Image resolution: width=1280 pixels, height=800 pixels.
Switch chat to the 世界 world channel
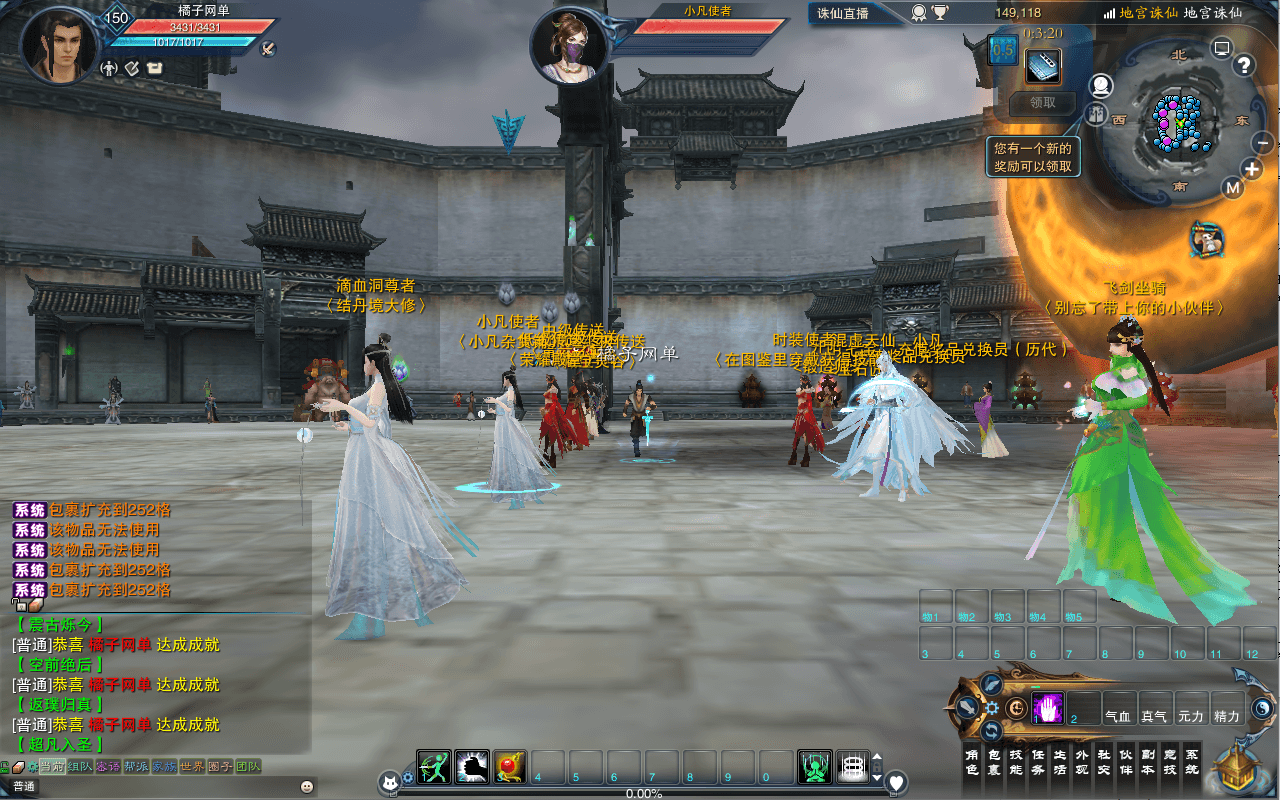pyautogui.click(x=191, y=766)
